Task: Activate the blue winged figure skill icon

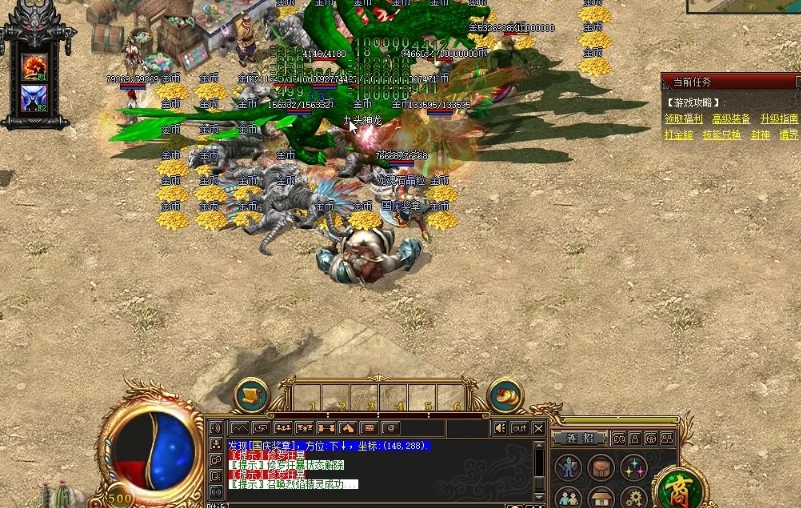Action: (35, 98)
